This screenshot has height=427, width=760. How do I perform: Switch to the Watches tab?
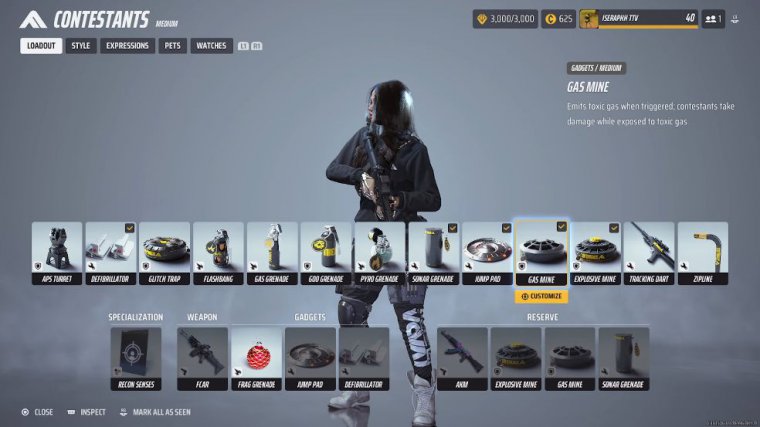[211, 46]
